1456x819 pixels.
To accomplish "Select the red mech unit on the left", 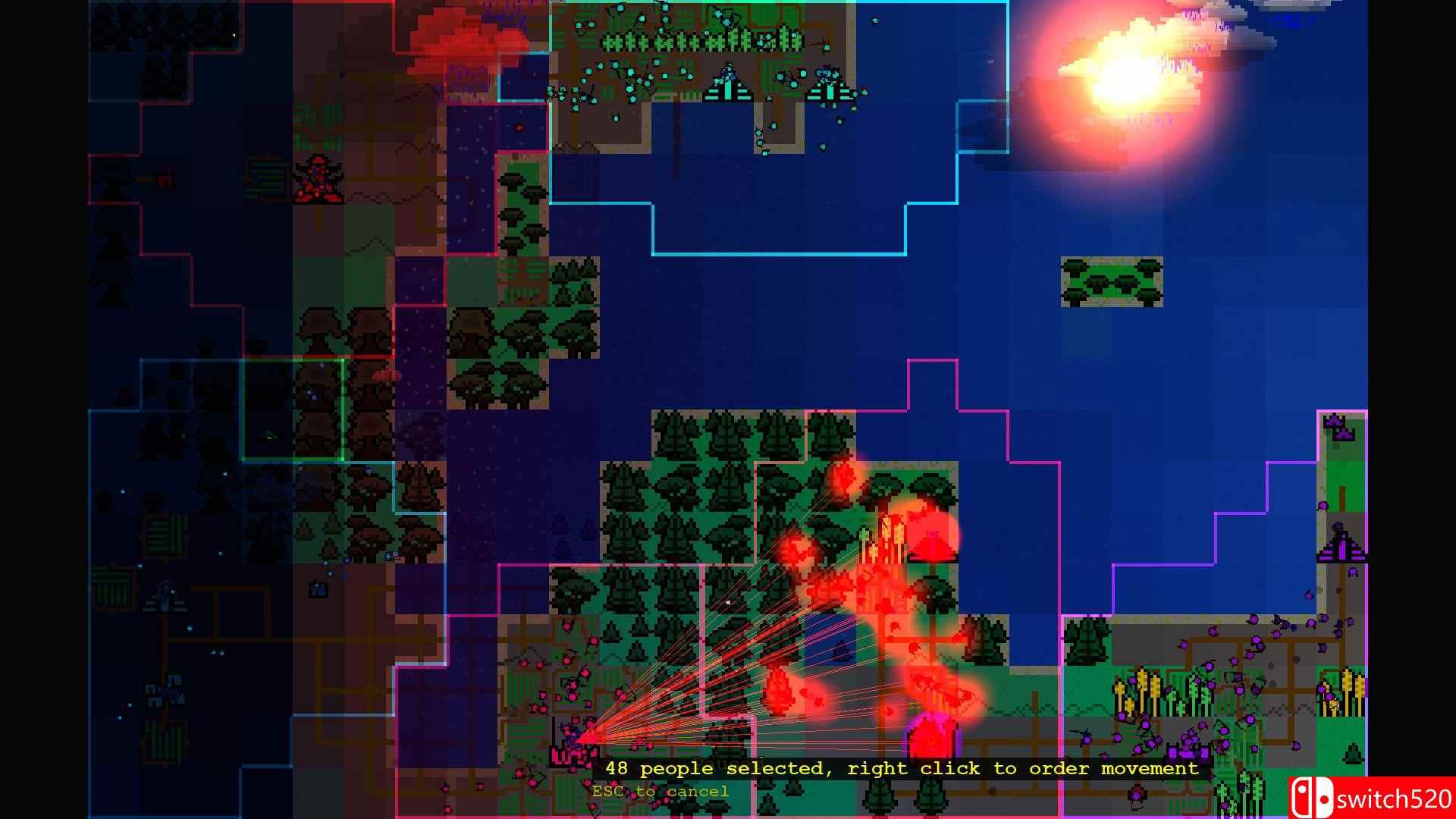I will tap(318, 176).
